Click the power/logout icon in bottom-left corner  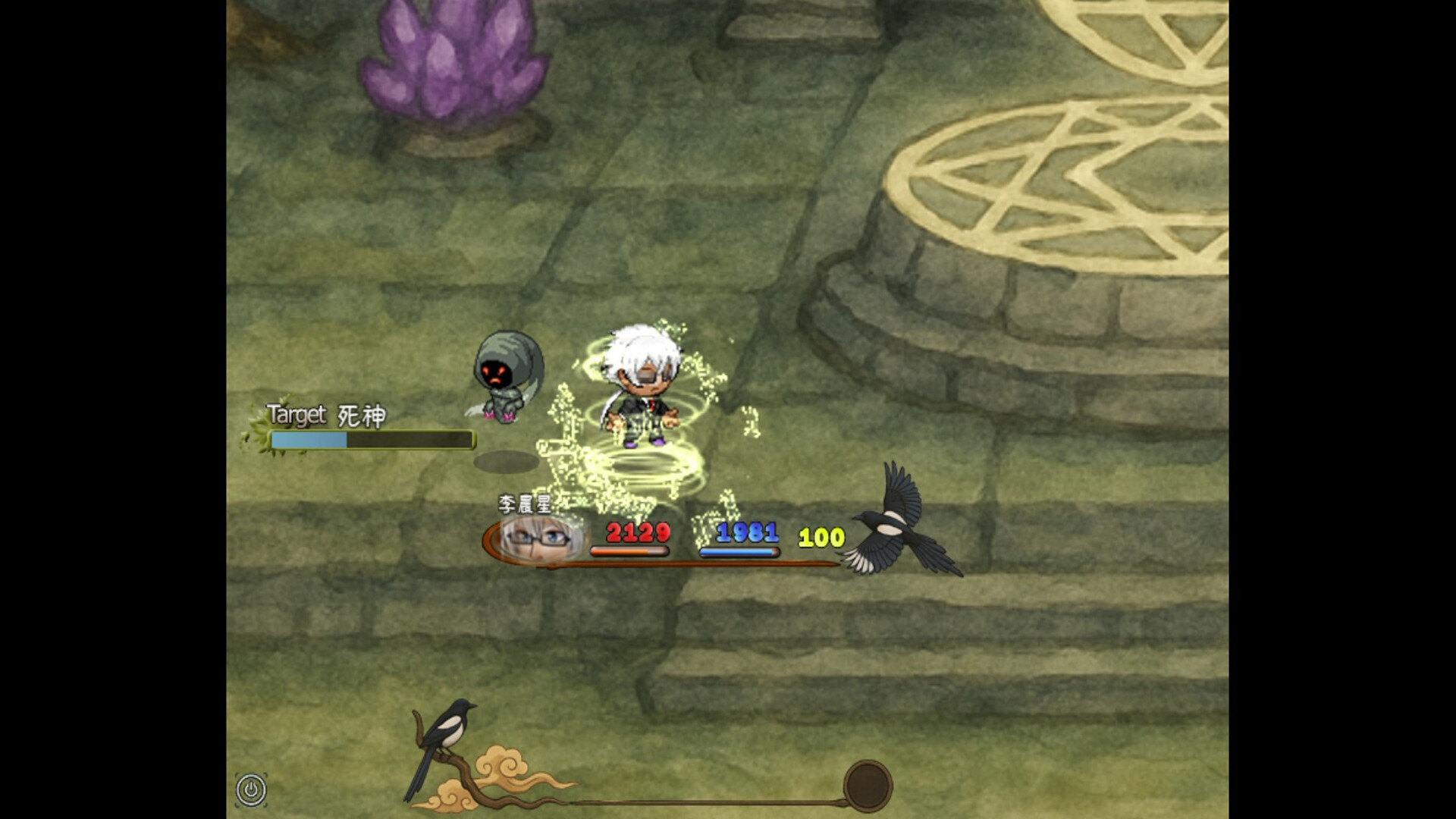(x=250, y=789)
